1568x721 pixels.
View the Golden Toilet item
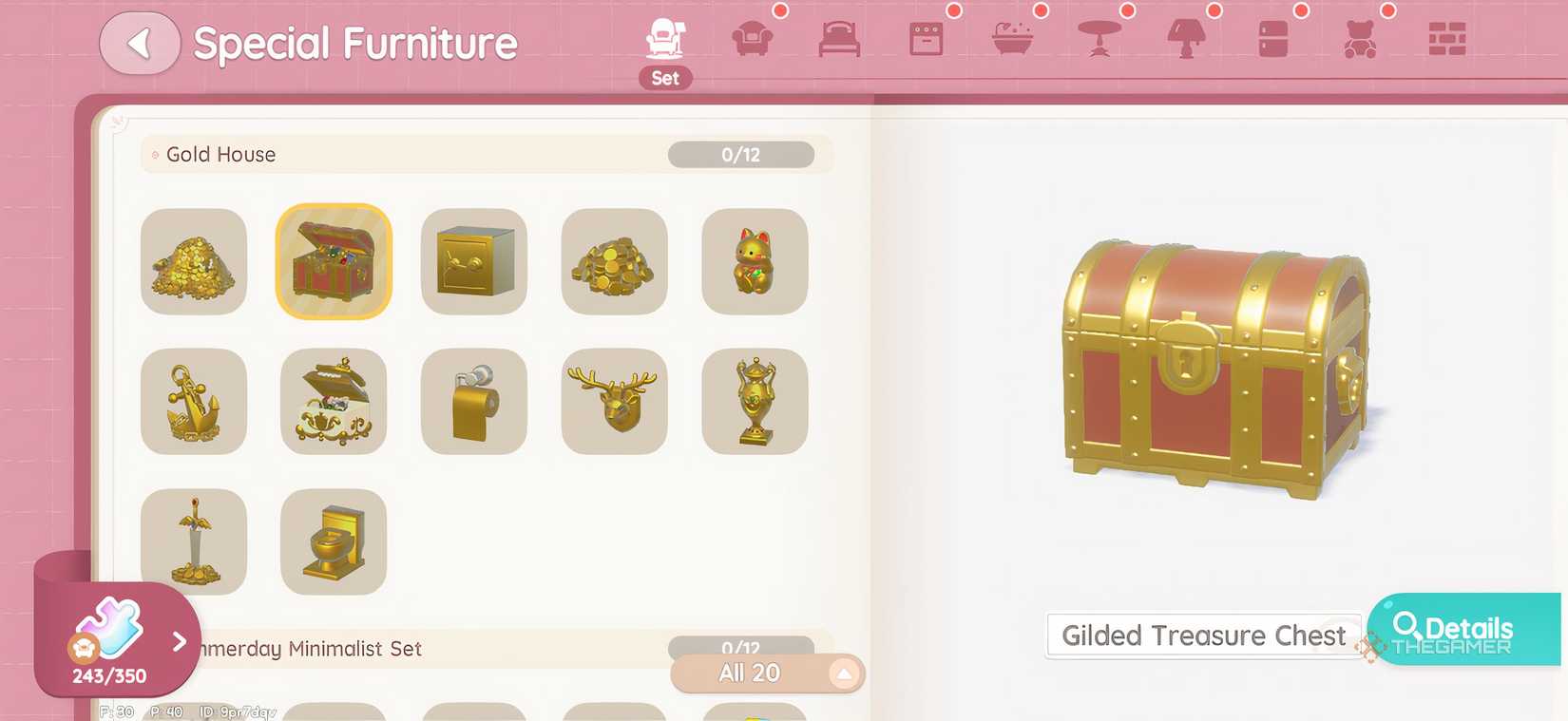(x=334, y=541)
